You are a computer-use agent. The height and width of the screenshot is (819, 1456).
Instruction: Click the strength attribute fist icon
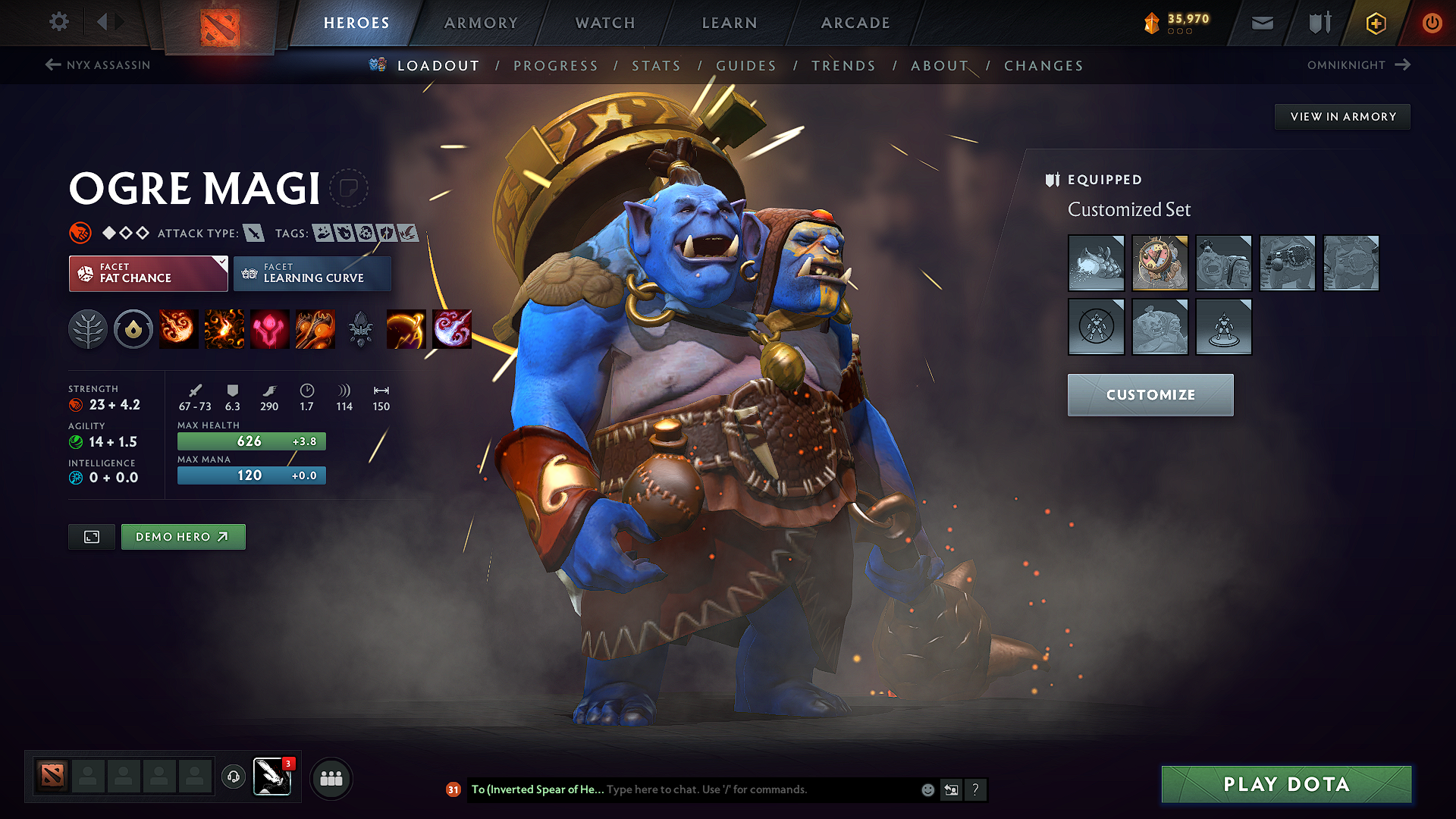click(x=75, y=405)
